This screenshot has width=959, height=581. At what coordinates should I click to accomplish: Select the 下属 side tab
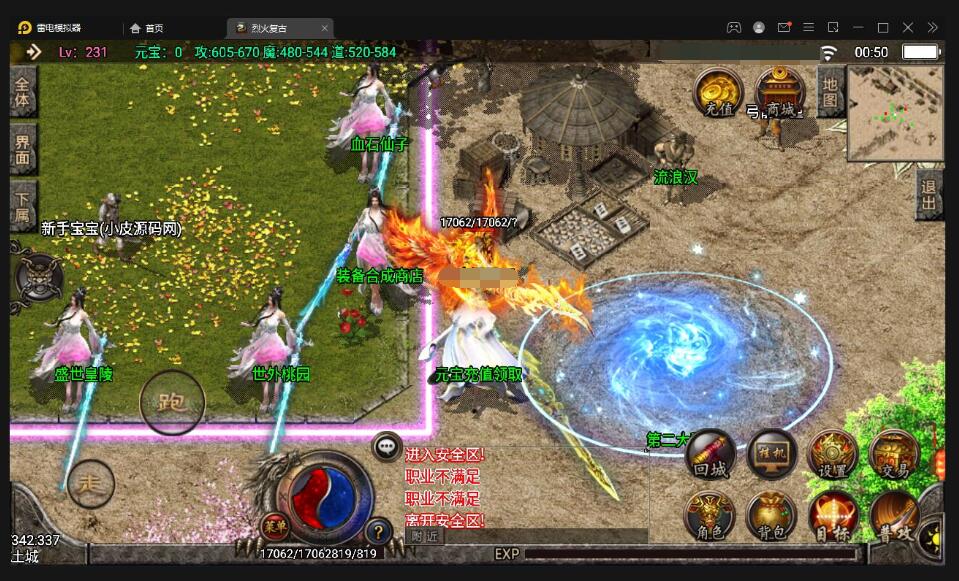pos(23,206)
